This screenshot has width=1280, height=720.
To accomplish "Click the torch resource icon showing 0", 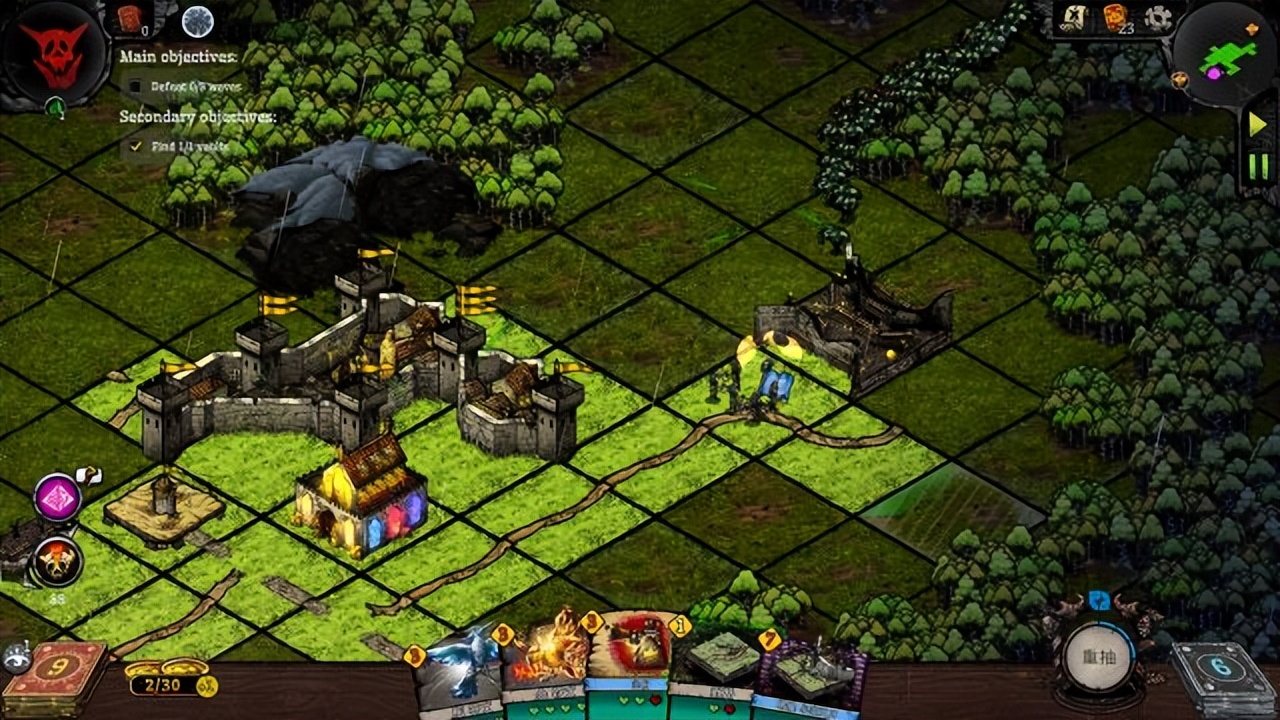I will click(x=127, y=18).
